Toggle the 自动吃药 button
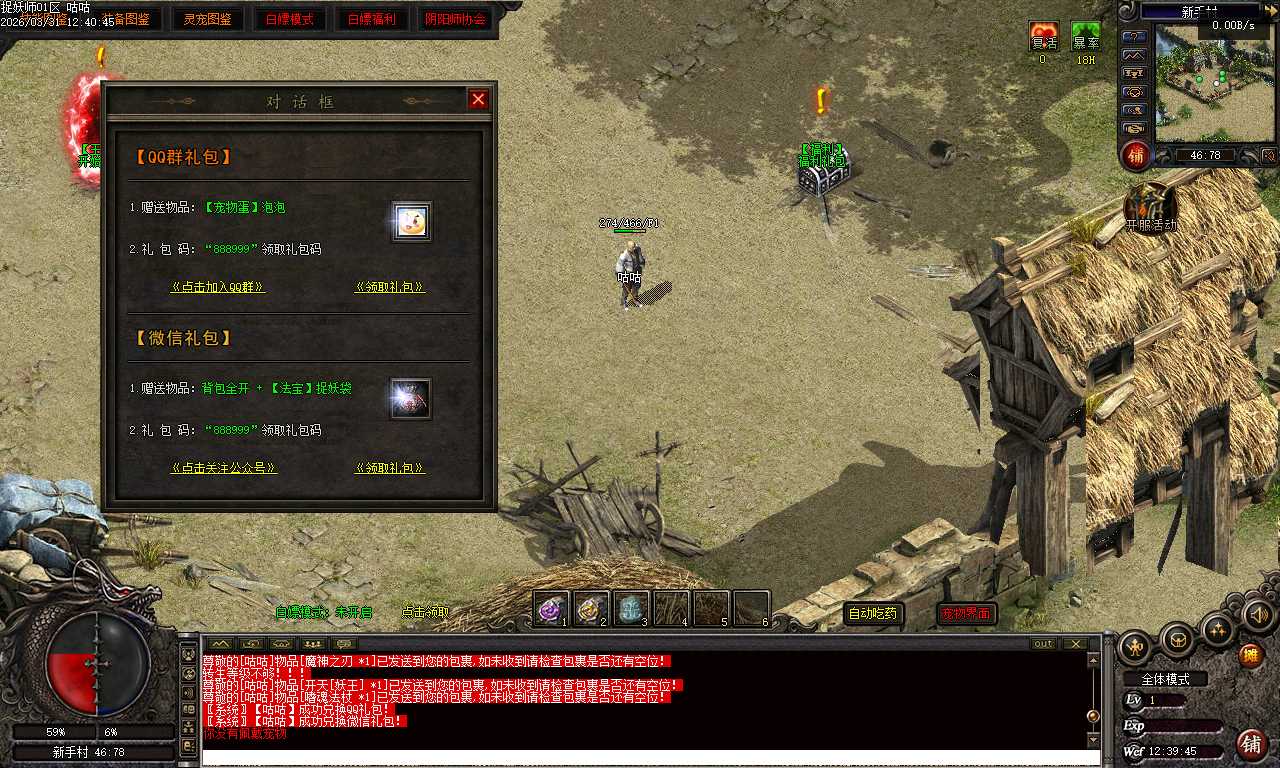 tap(873, 614)
